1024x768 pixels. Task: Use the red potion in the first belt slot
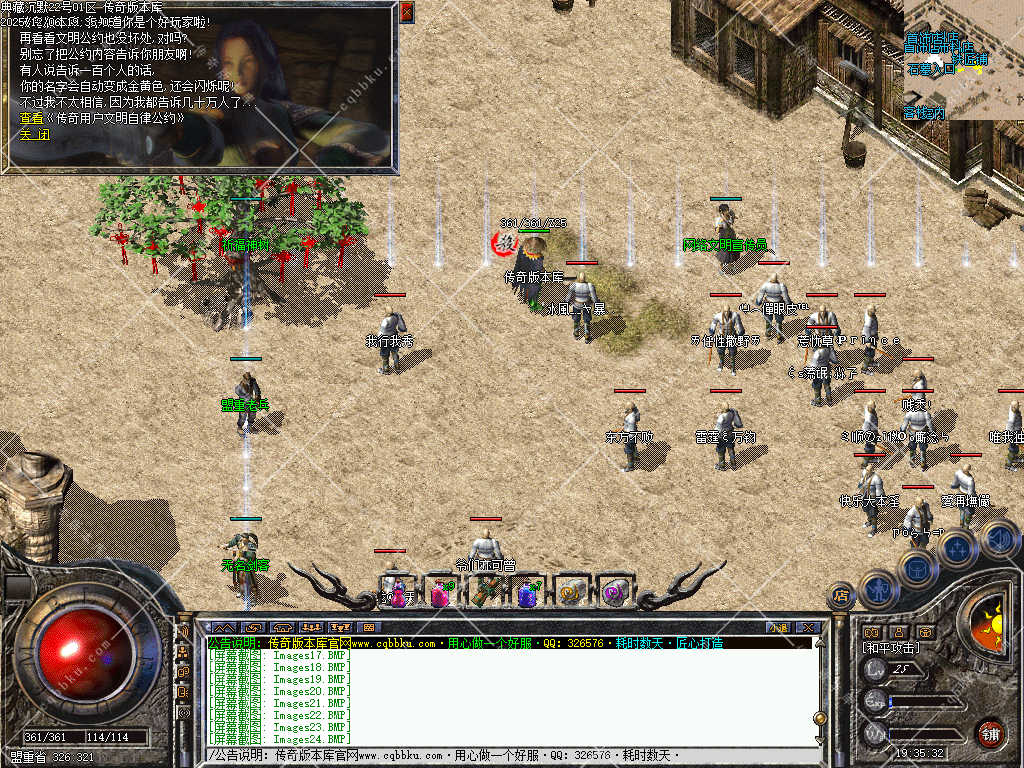399,593
